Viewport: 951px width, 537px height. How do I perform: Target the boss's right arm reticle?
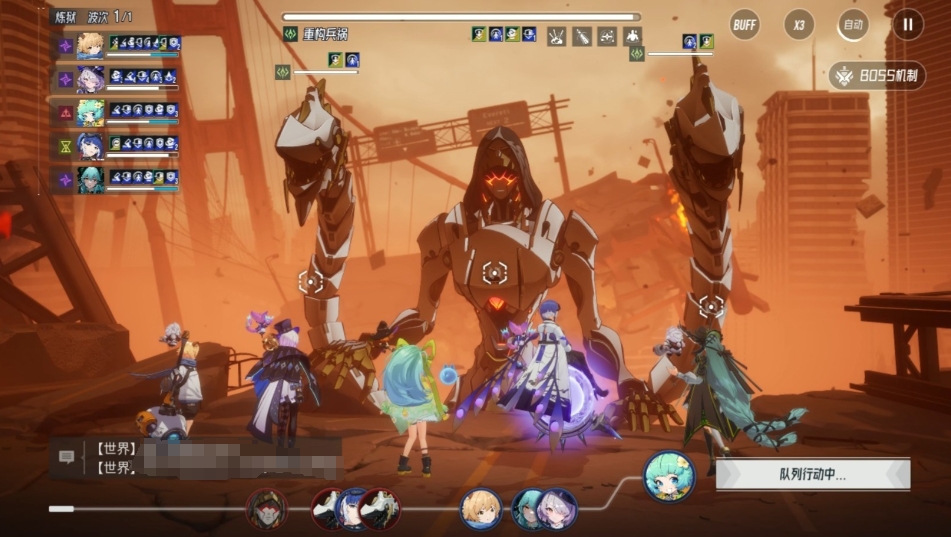[x=711, y=304]
